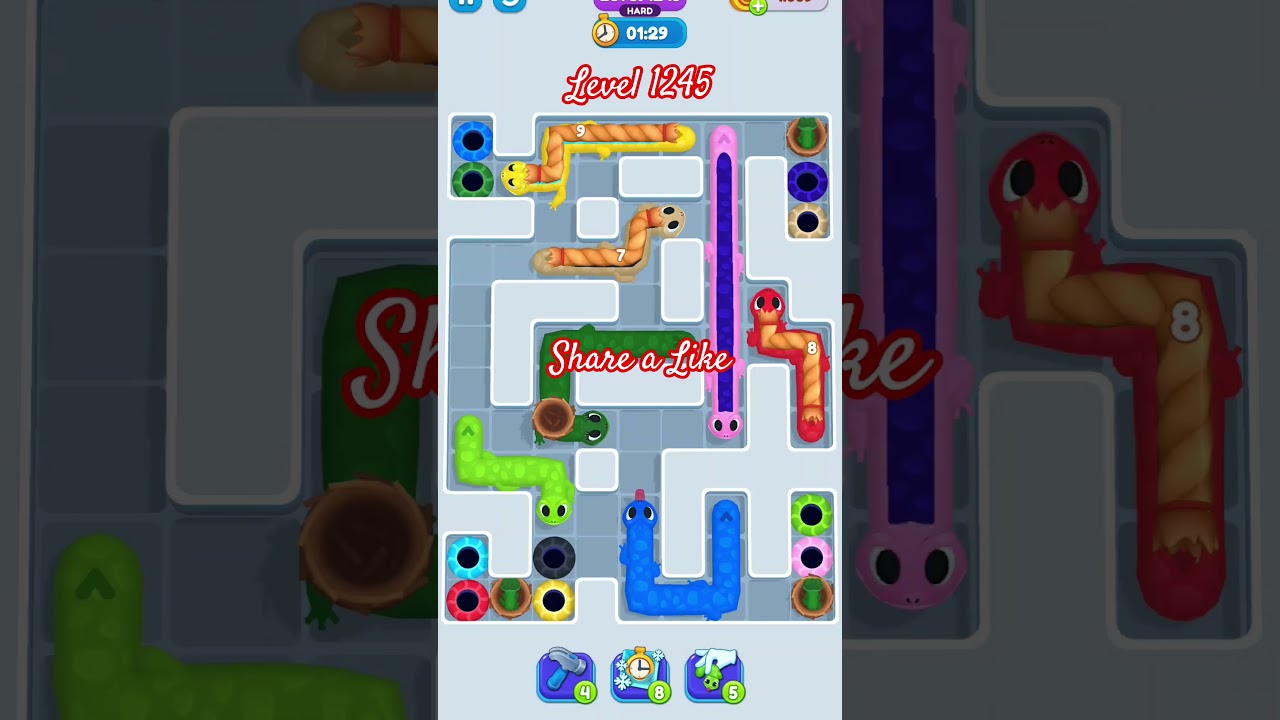The width and height of the screenshot is (1280, 720).
Task: Use the snake removal hand booster
Action: (x=714, y=674)
